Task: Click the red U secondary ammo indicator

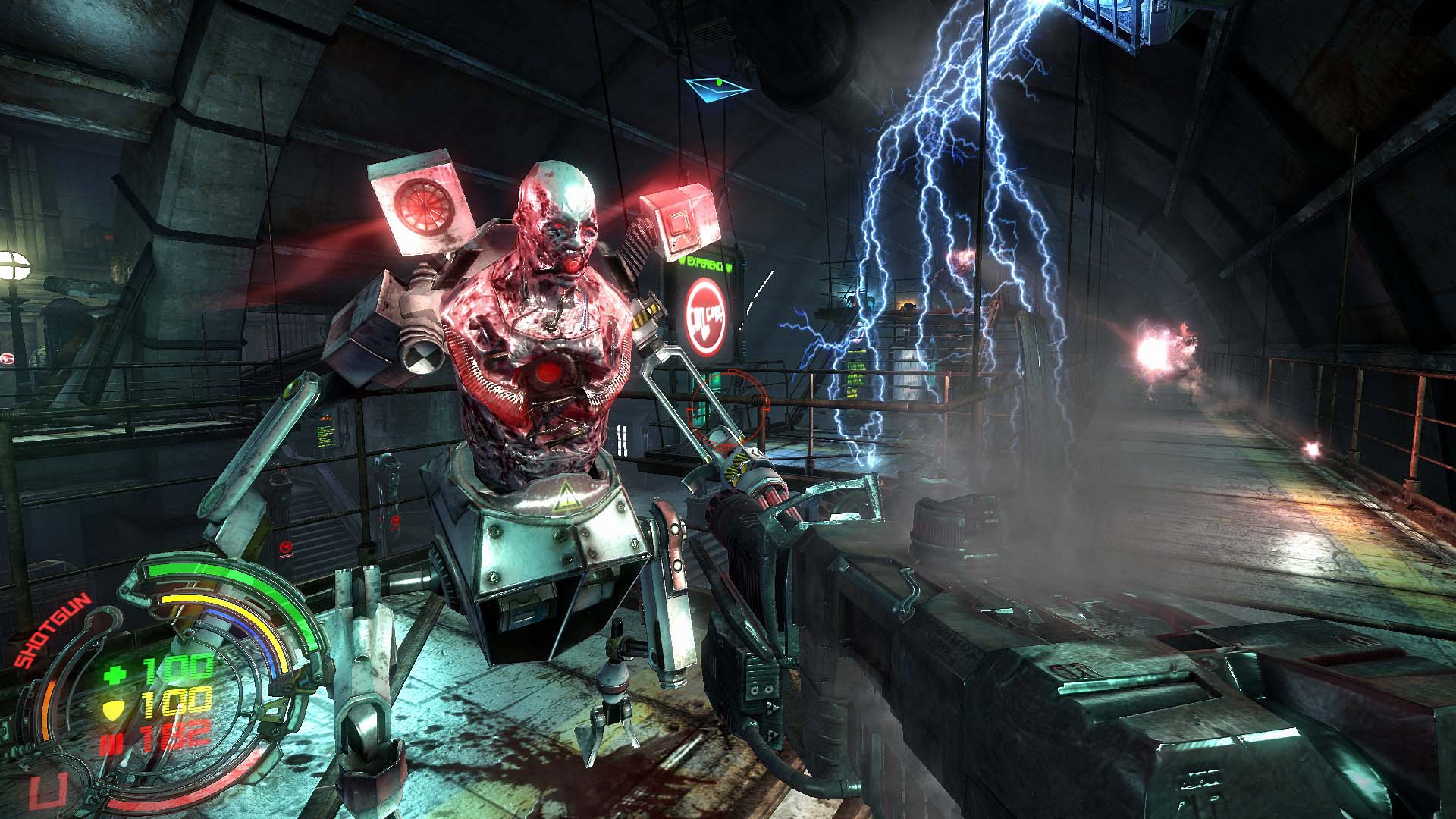Action: click(45, 790)
